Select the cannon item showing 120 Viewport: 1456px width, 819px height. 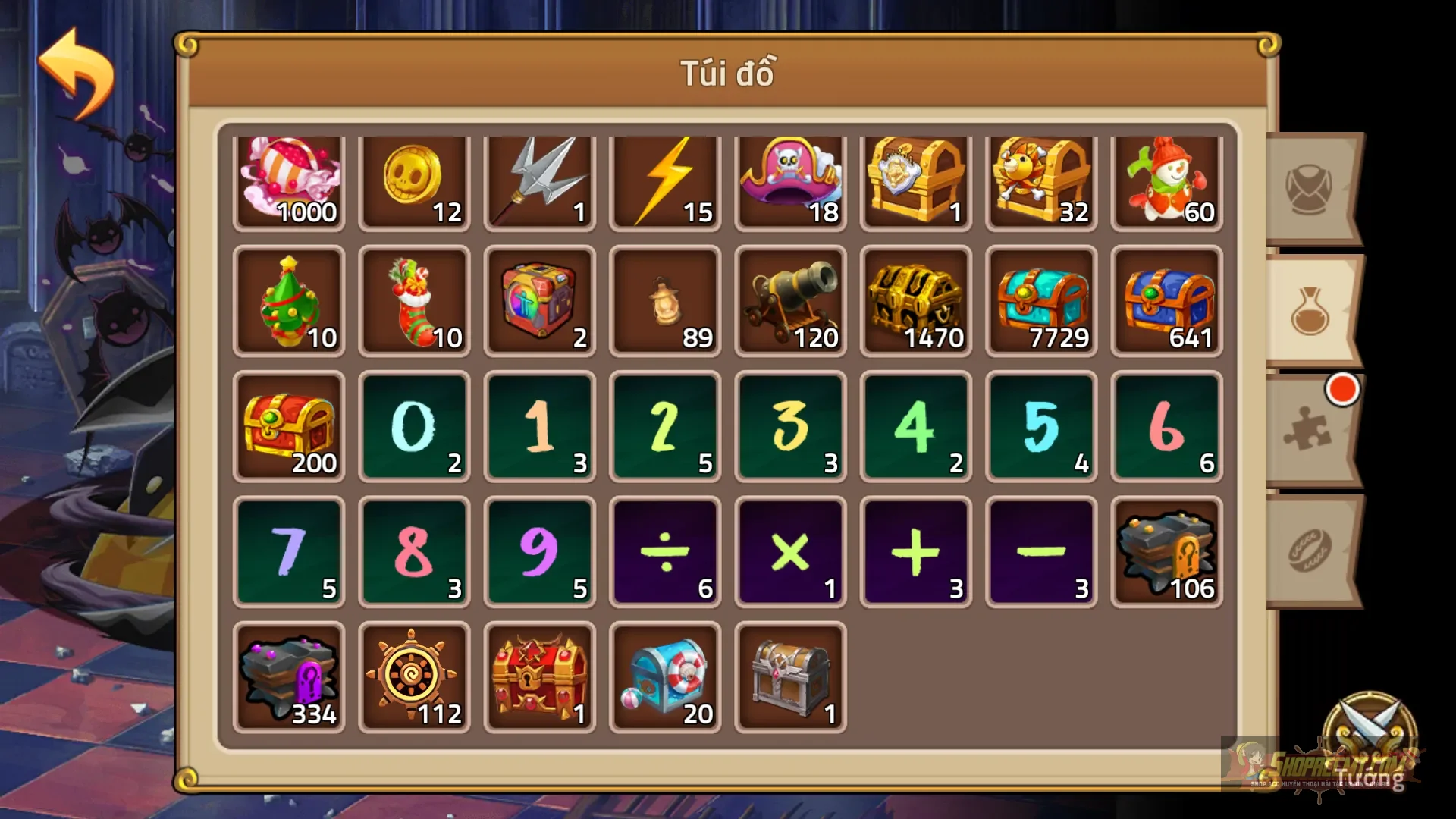coord(789,303)
